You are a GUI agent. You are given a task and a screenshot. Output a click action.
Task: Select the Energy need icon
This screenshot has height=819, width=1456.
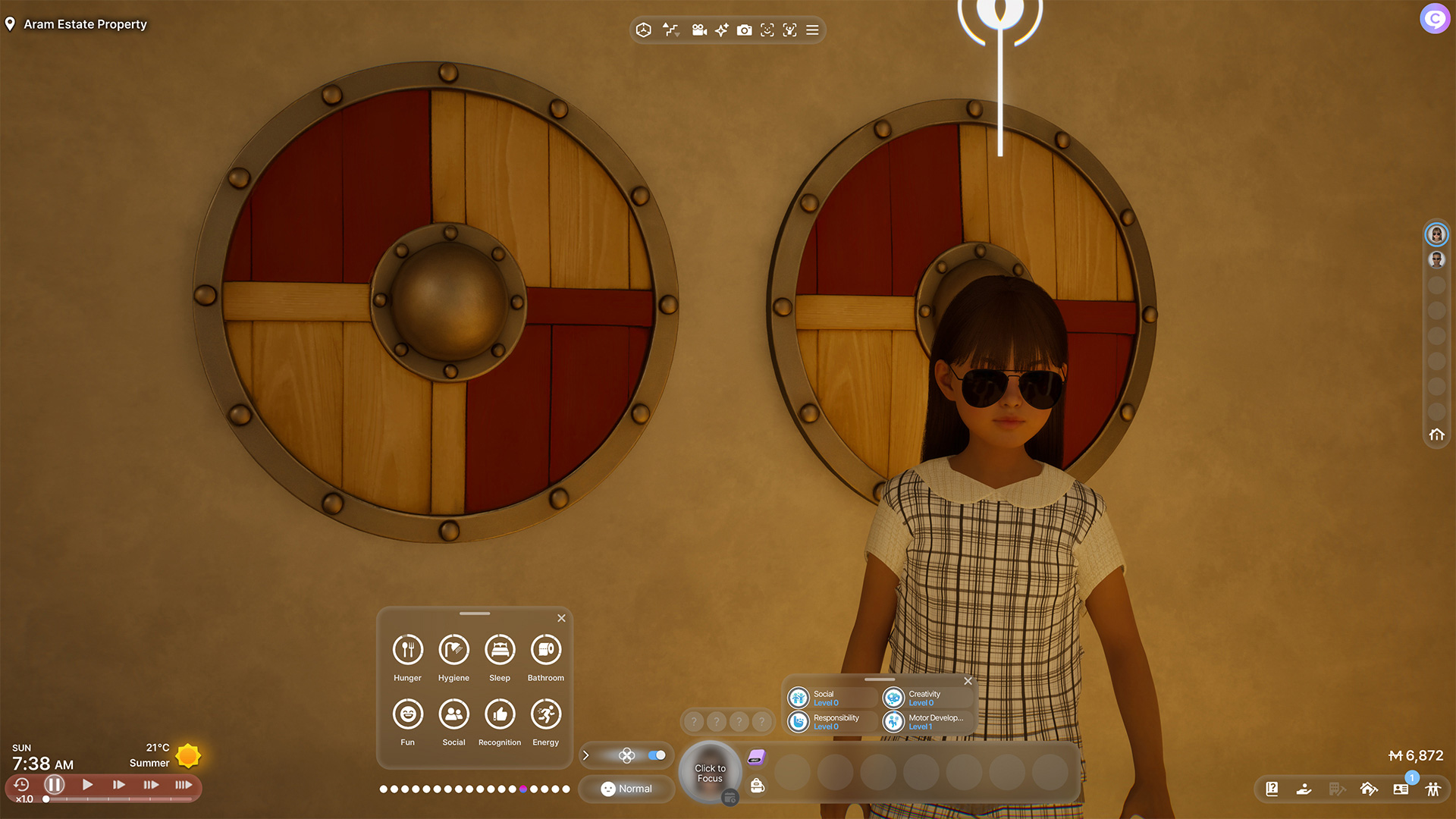click(546, 714)
